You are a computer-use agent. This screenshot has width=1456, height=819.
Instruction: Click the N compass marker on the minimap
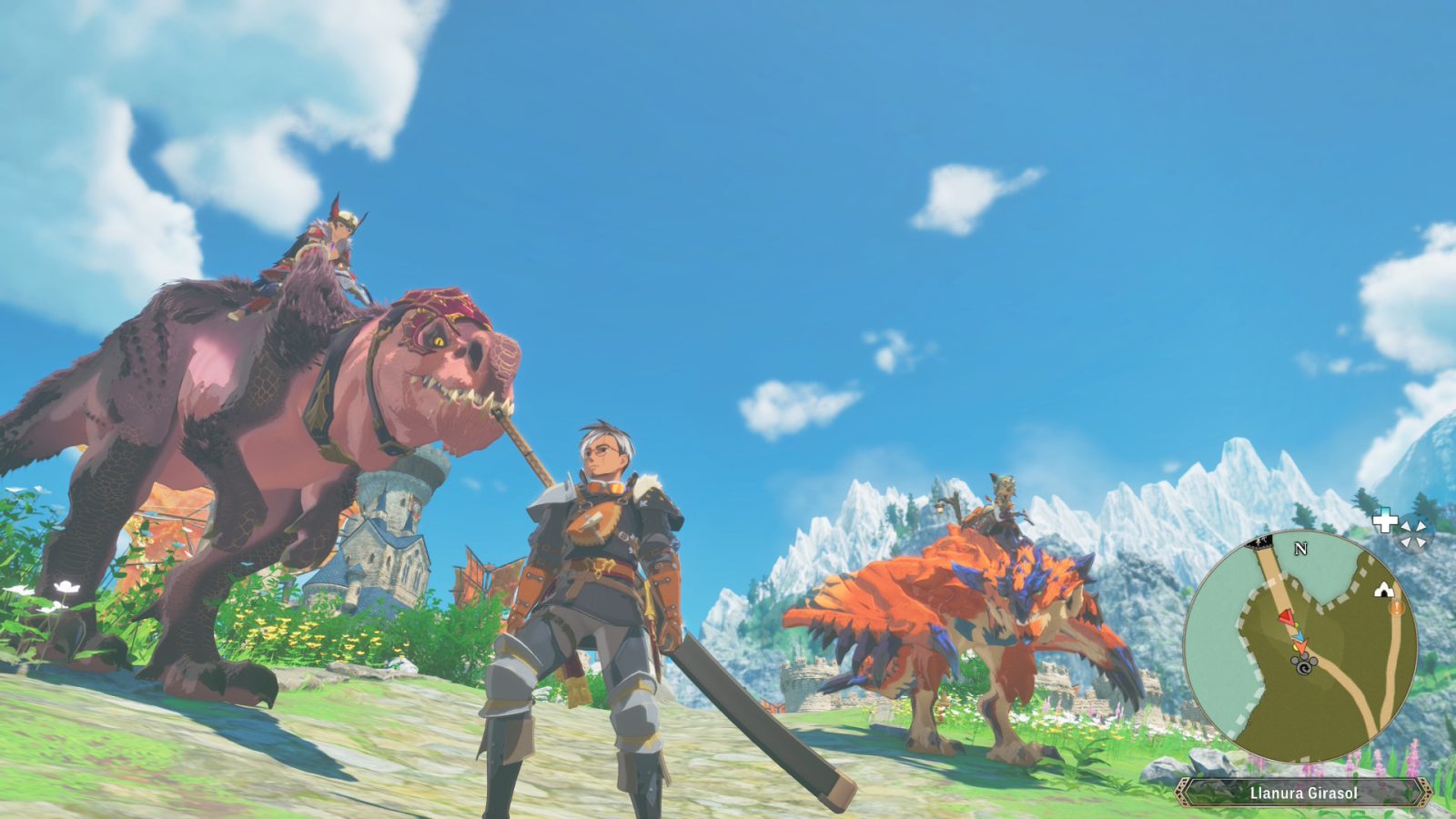[x=1299, y=549]
